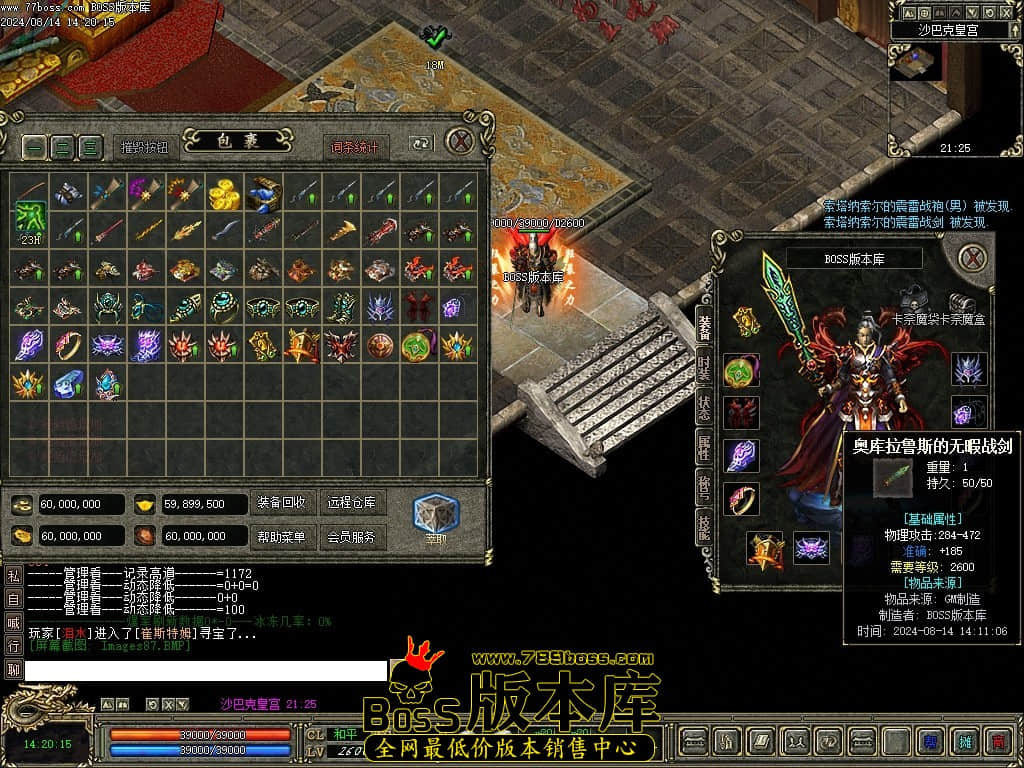Click the 词条统计 stats button

pos(356,147)
